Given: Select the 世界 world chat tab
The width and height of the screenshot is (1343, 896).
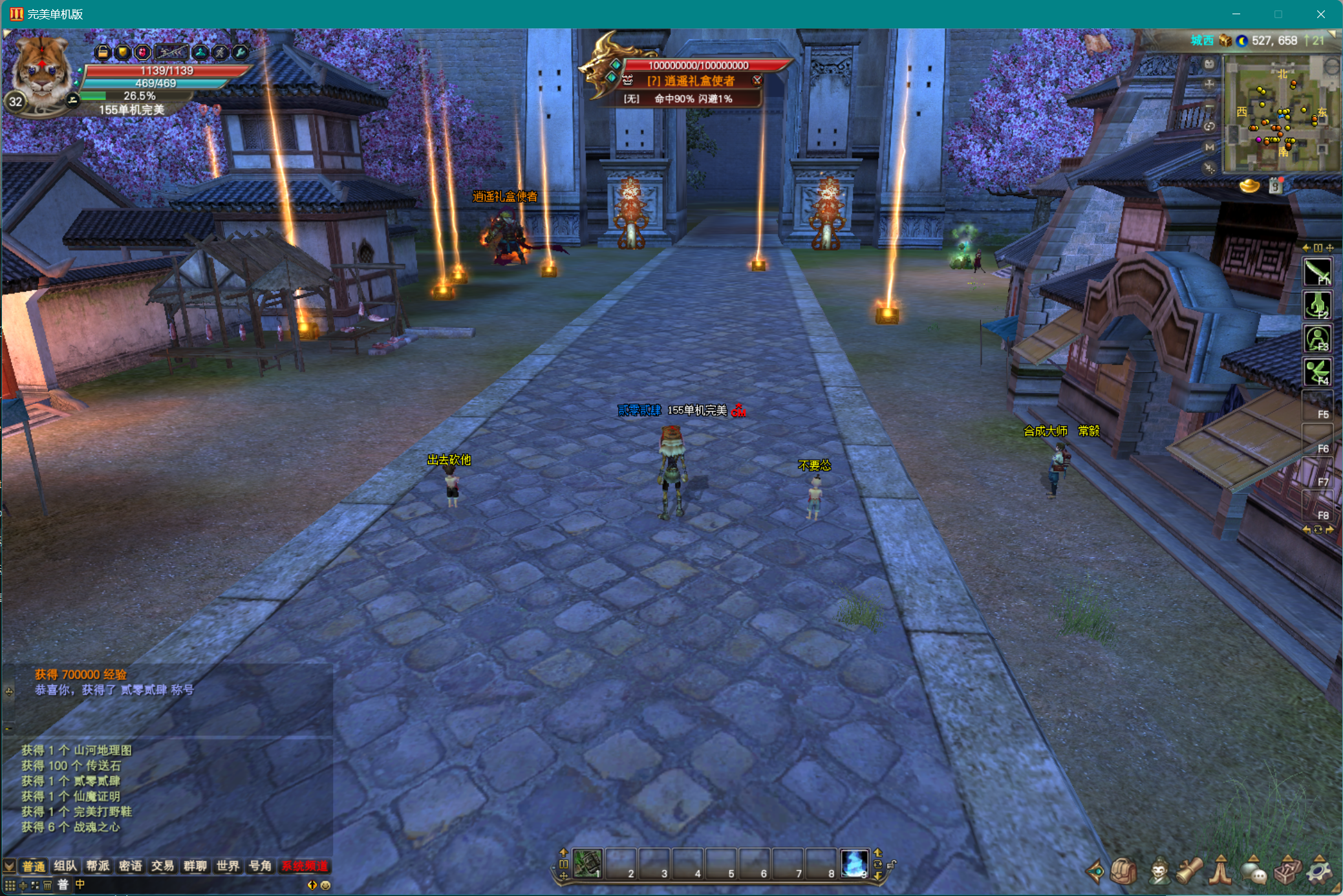Looking at the screenshot, I should pyautogui.click(x=228, y=866).
